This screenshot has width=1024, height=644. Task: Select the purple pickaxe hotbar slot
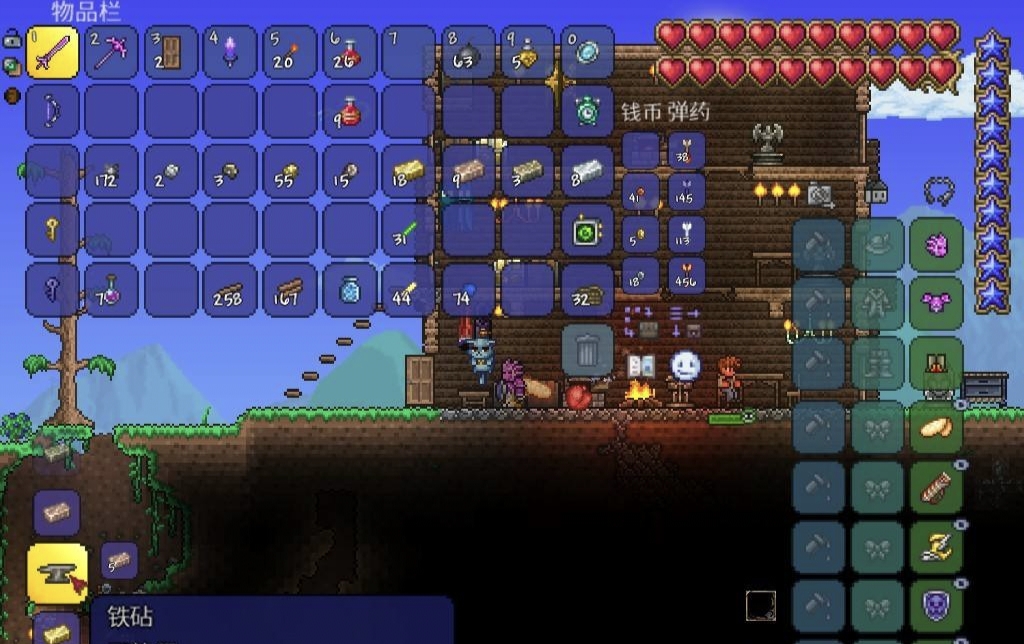111,52
